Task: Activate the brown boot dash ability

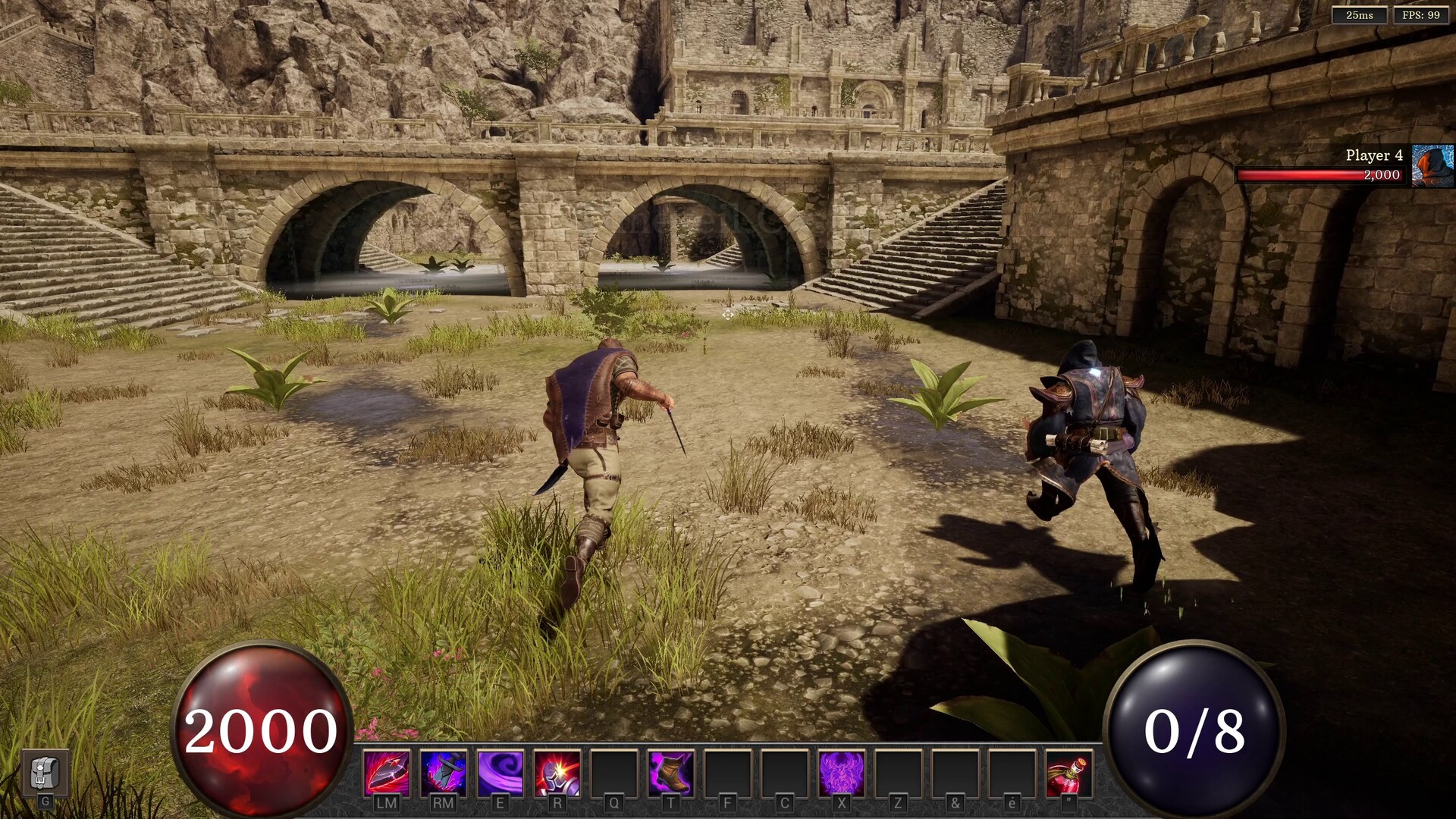Action: pyautogui.click(x=671, y=773)
